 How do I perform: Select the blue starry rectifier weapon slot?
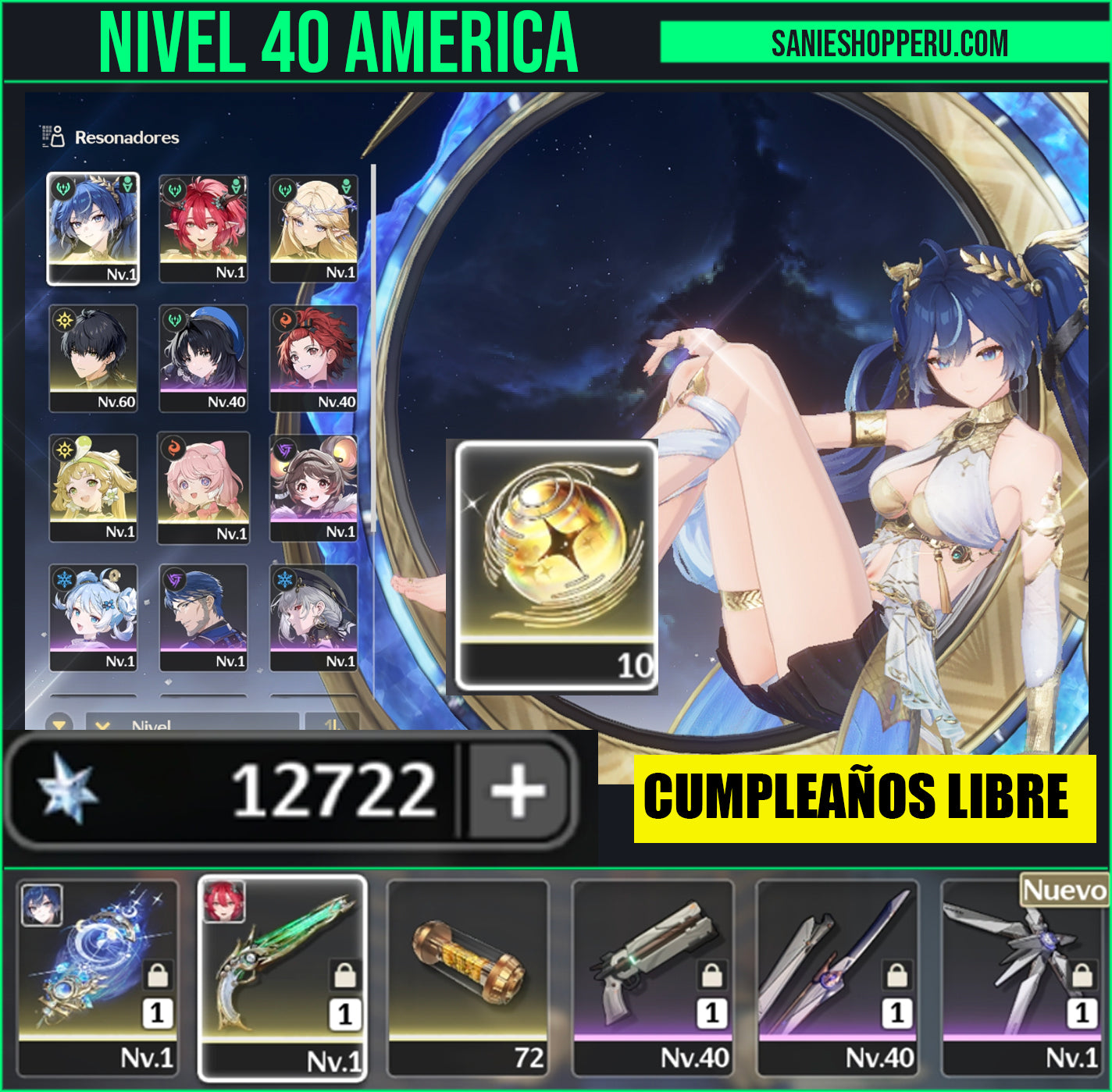pos(98,977)
